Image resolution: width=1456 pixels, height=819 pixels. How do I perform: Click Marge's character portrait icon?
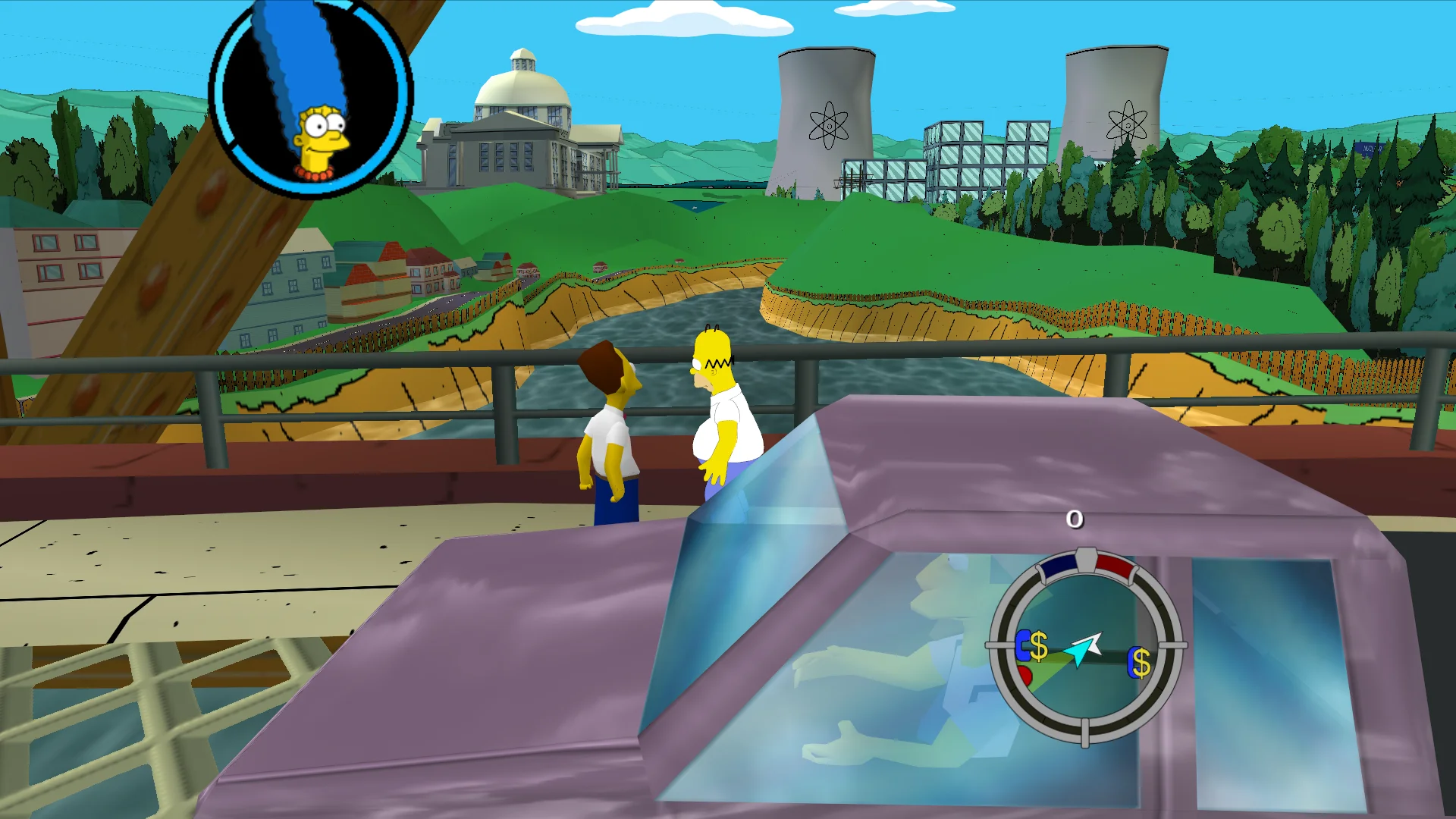[311, 99]
